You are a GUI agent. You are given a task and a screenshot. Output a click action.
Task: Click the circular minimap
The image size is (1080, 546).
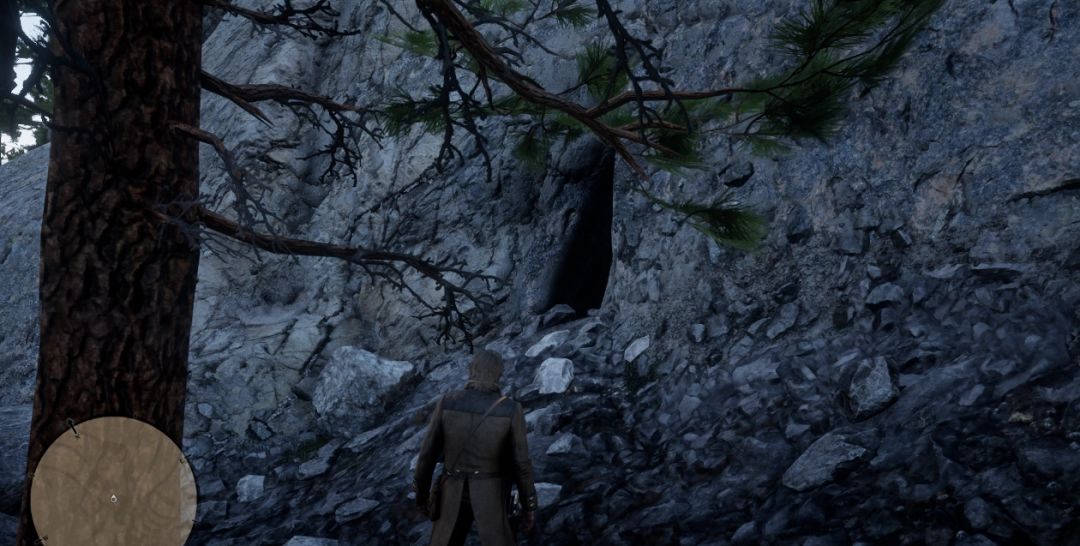(x=113, y=482)
